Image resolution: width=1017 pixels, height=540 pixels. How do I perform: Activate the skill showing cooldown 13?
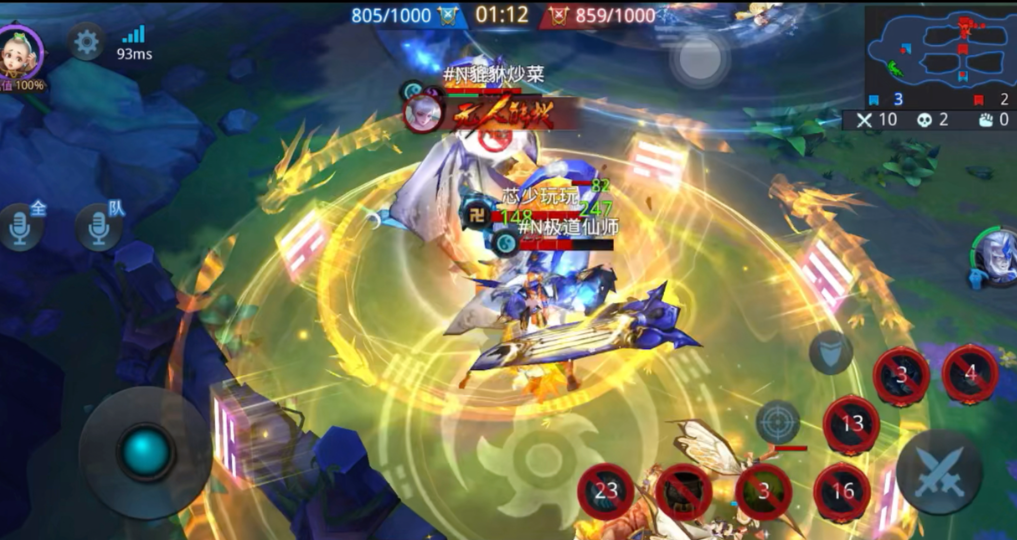click(851, 424)
